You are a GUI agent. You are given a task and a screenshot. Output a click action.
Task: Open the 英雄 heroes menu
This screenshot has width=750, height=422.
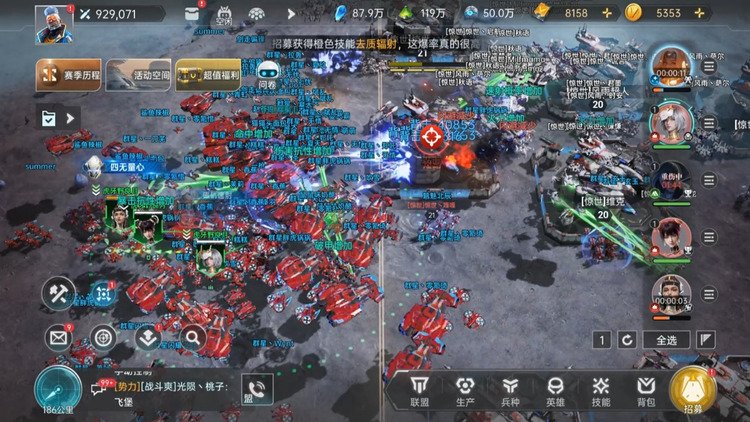tap(555, 390)
